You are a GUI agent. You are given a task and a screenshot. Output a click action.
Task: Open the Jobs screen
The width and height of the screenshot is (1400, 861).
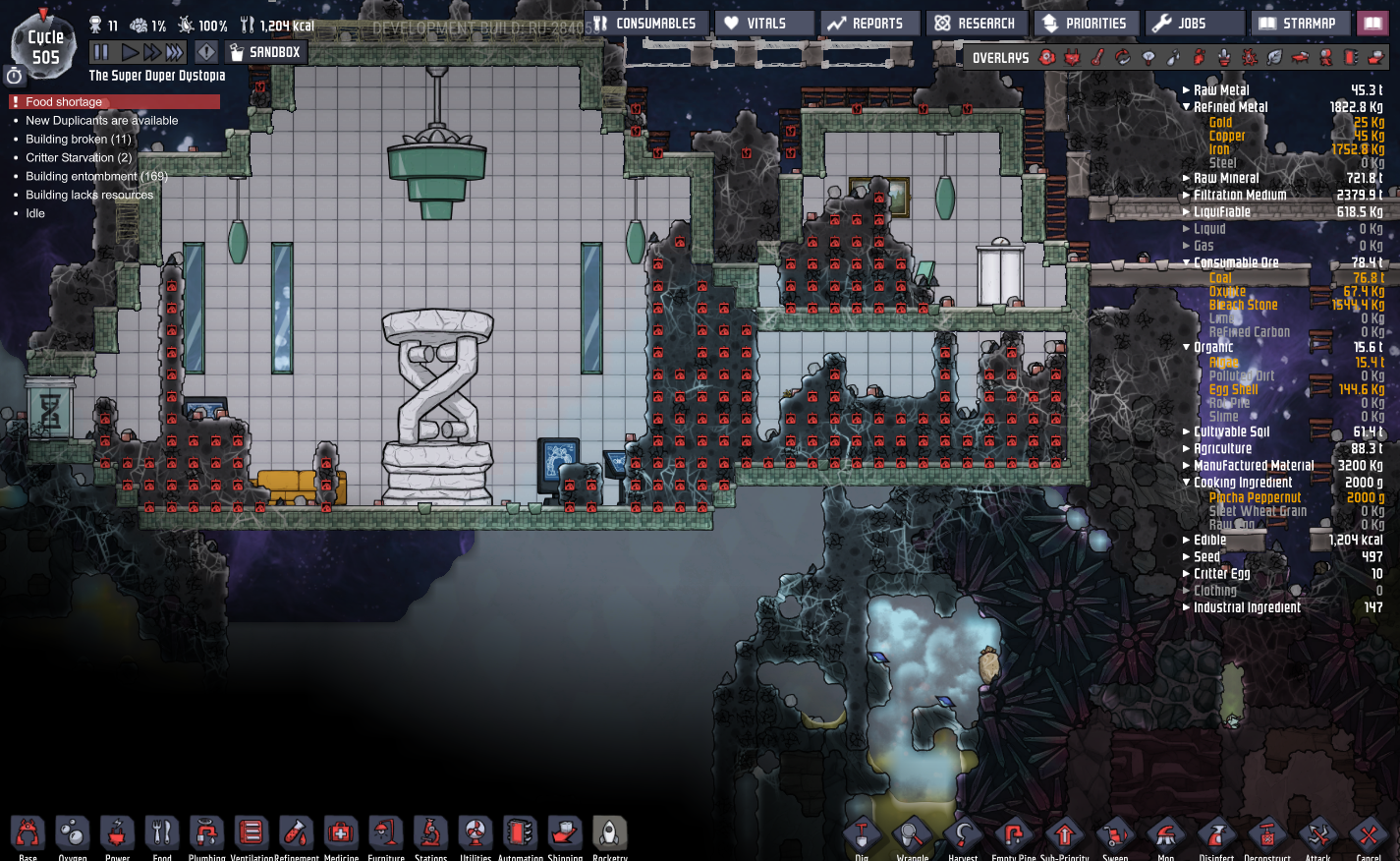tap(1189, 24)
